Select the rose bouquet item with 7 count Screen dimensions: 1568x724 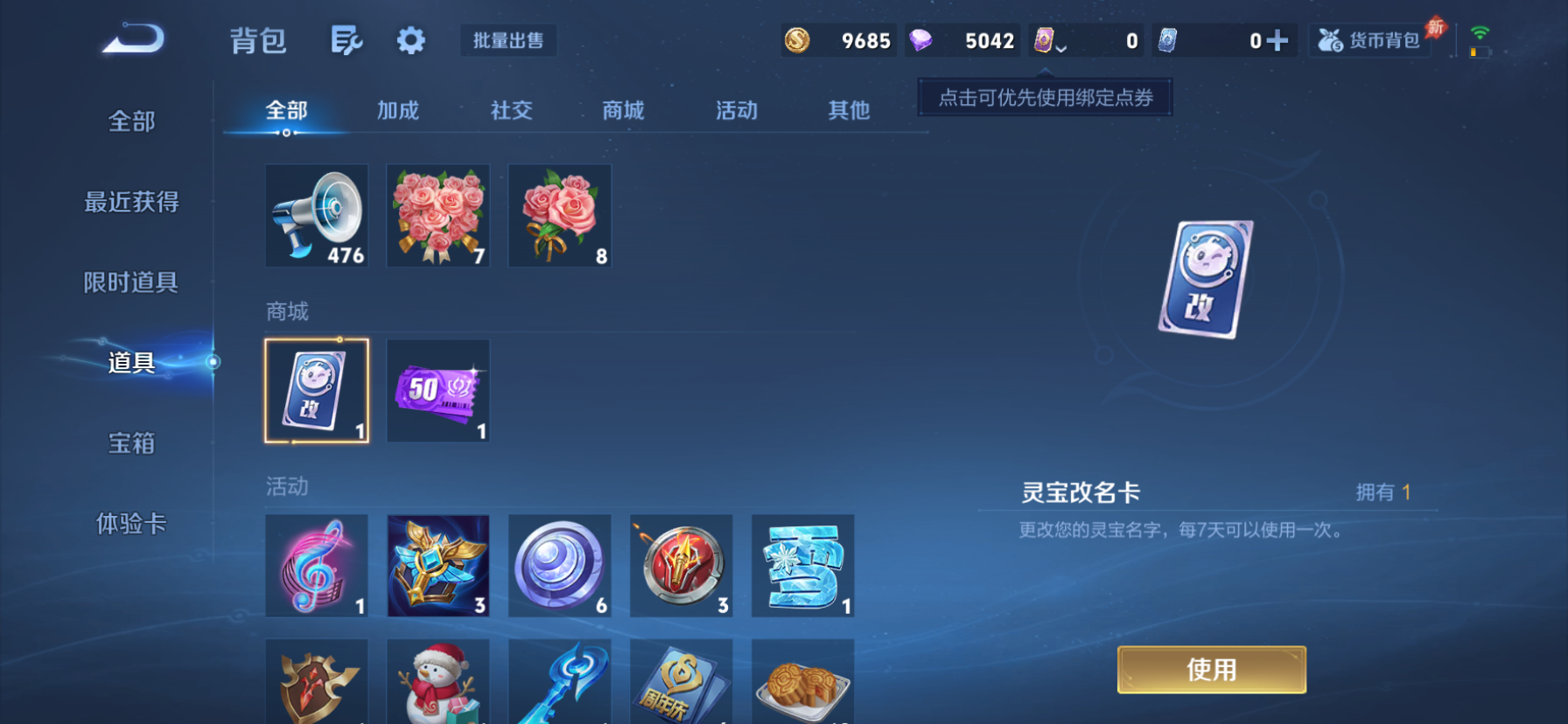click(437, 215)
